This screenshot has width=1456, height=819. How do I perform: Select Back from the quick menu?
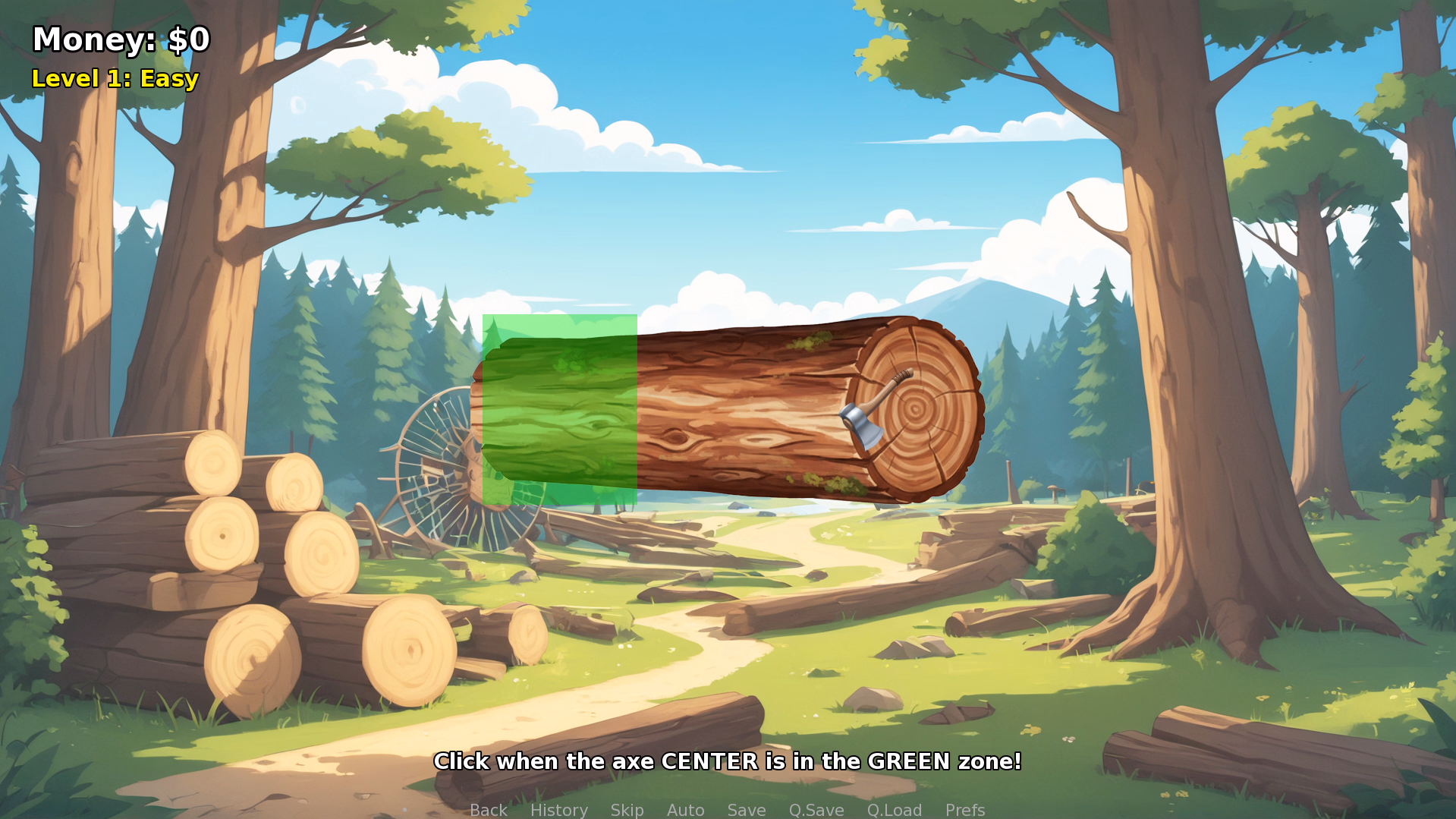(x=489, y=809)
